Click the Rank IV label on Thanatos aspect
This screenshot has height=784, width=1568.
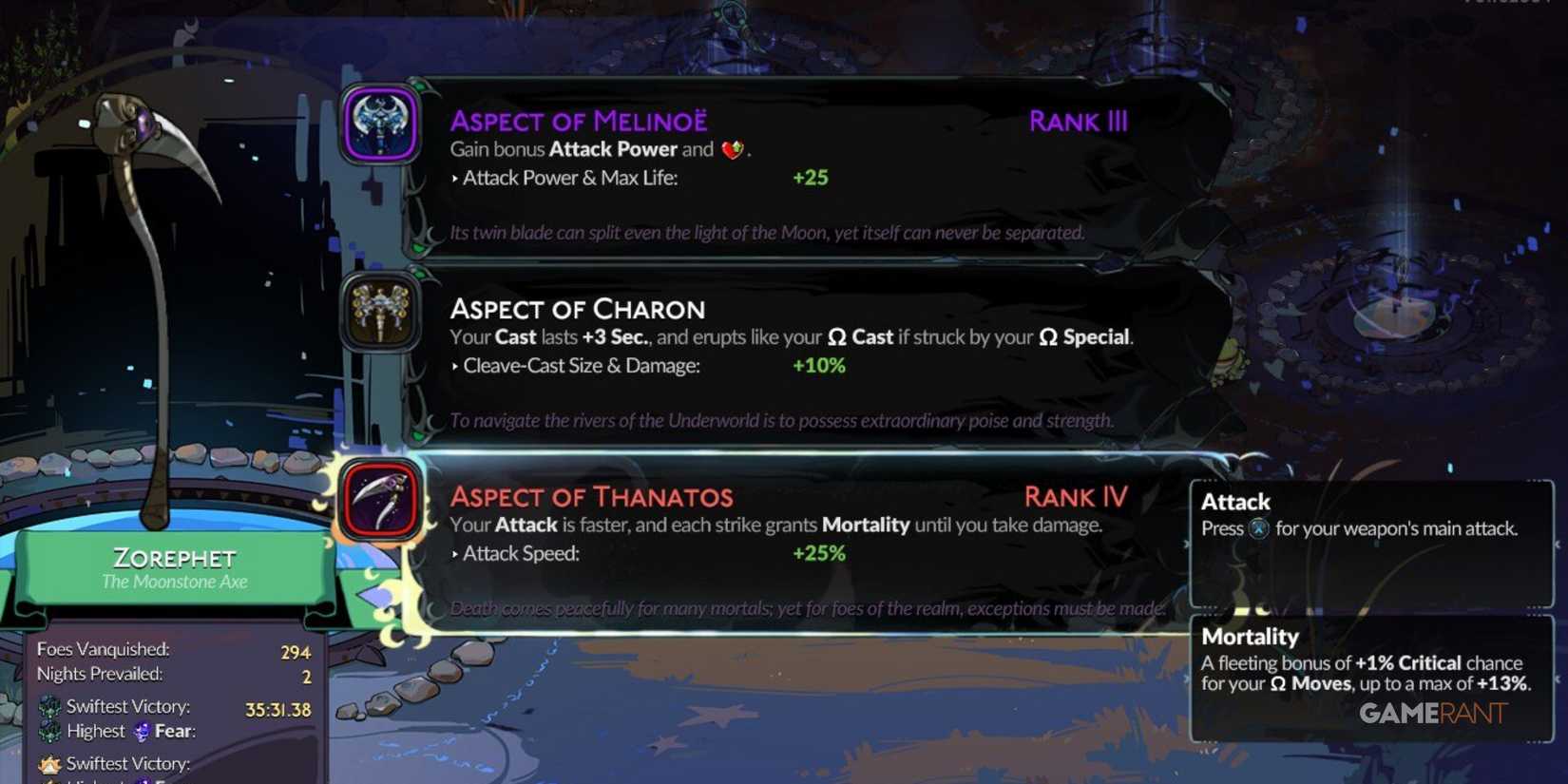[1077, 496]
